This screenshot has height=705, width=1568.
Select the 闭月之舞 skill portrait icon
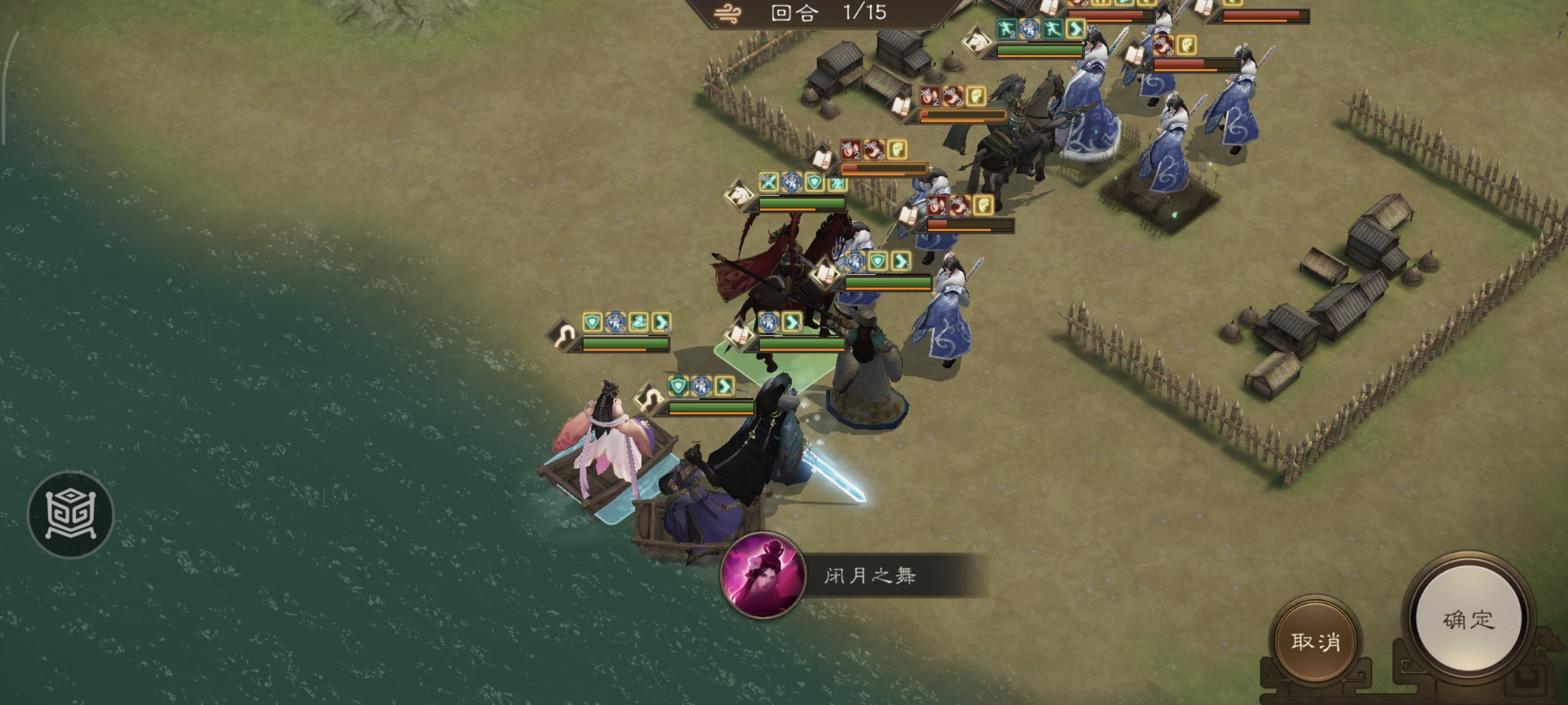click(762, 575)
